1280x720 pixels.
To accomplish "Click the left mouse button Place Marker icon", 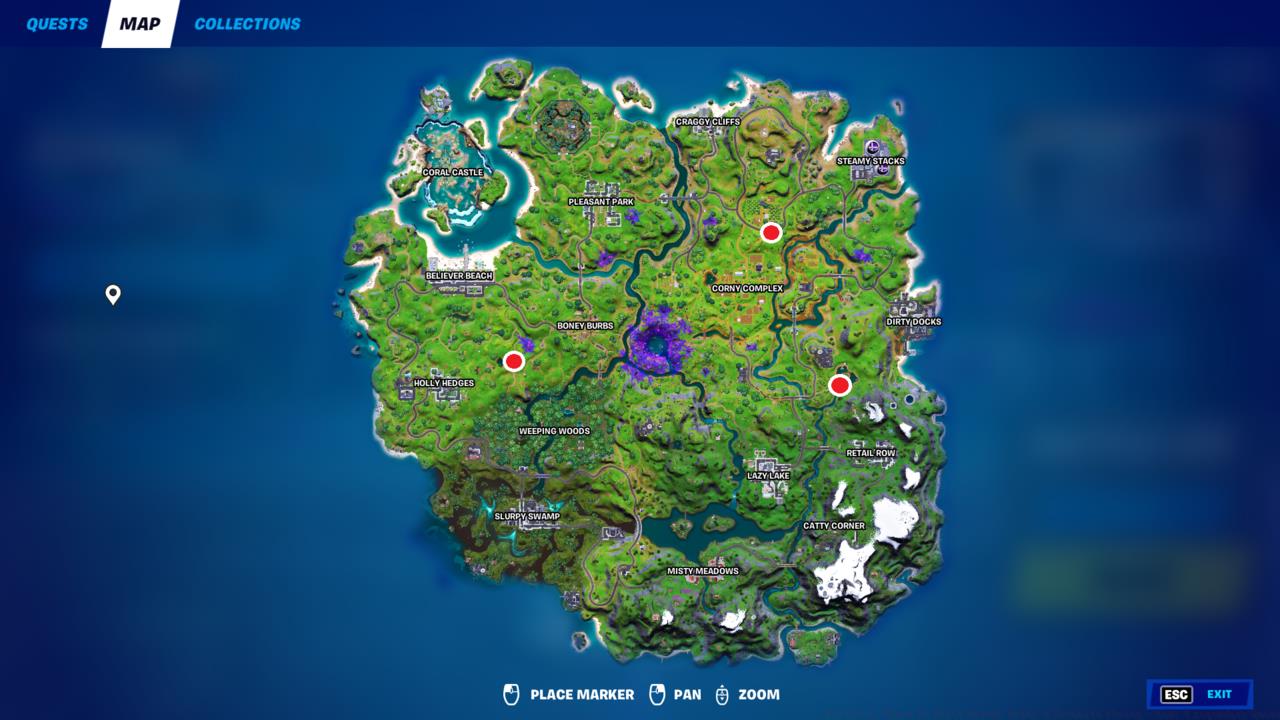I will tap(511, 694).
